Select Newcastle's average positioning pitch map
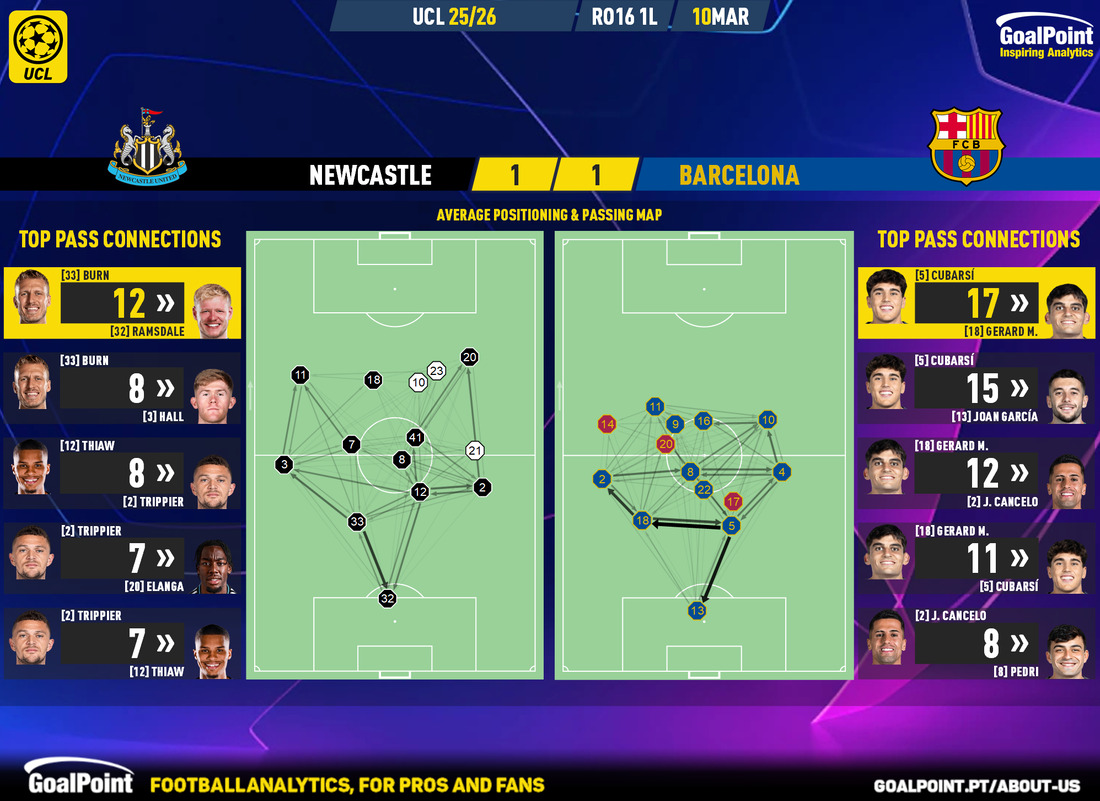This screenshot has height=801, width=1100. tap(395, 455)
